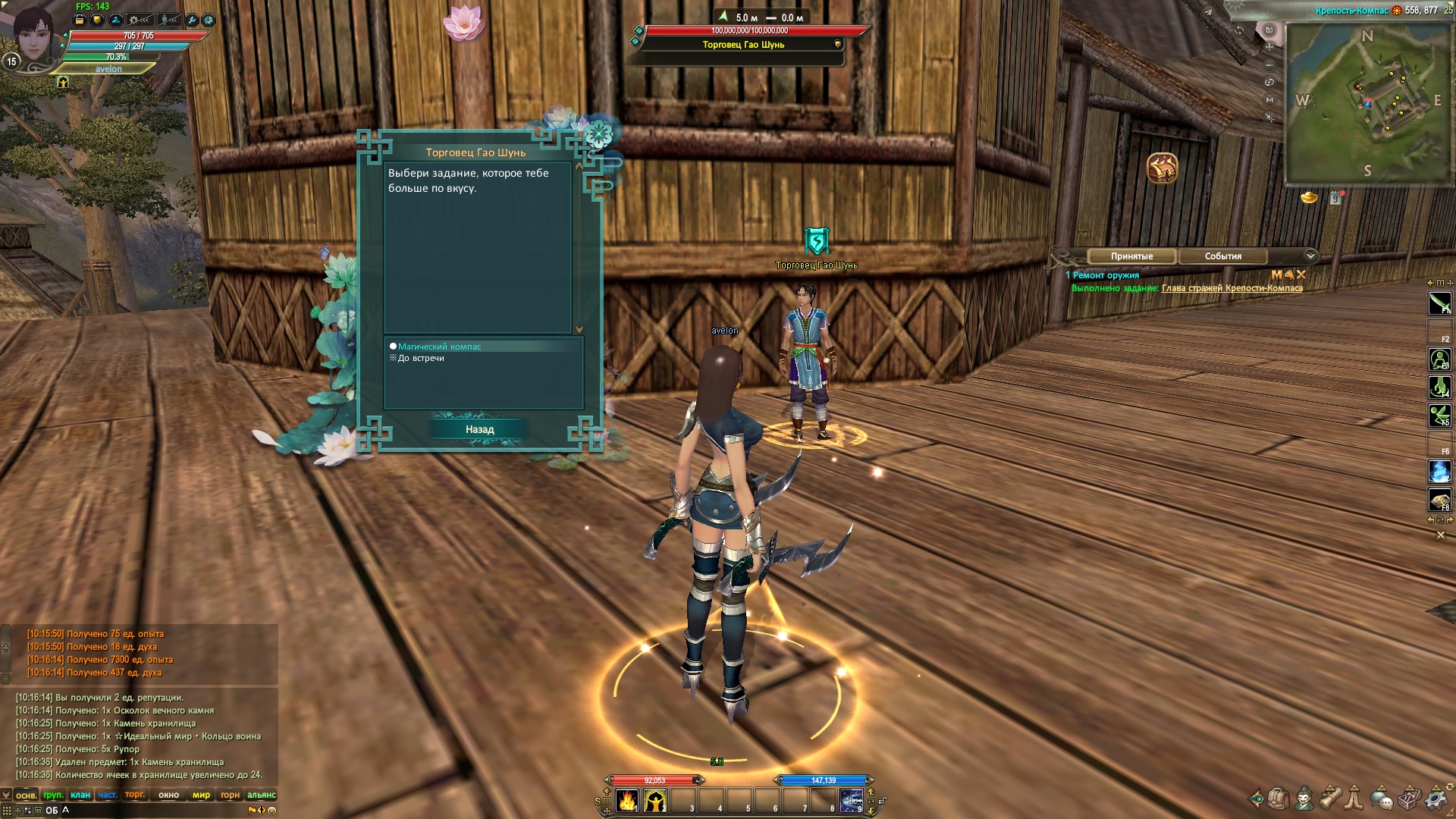Screen dimensions: 1456x819
Task: Open the gear settings icon
Action: 1436,799
